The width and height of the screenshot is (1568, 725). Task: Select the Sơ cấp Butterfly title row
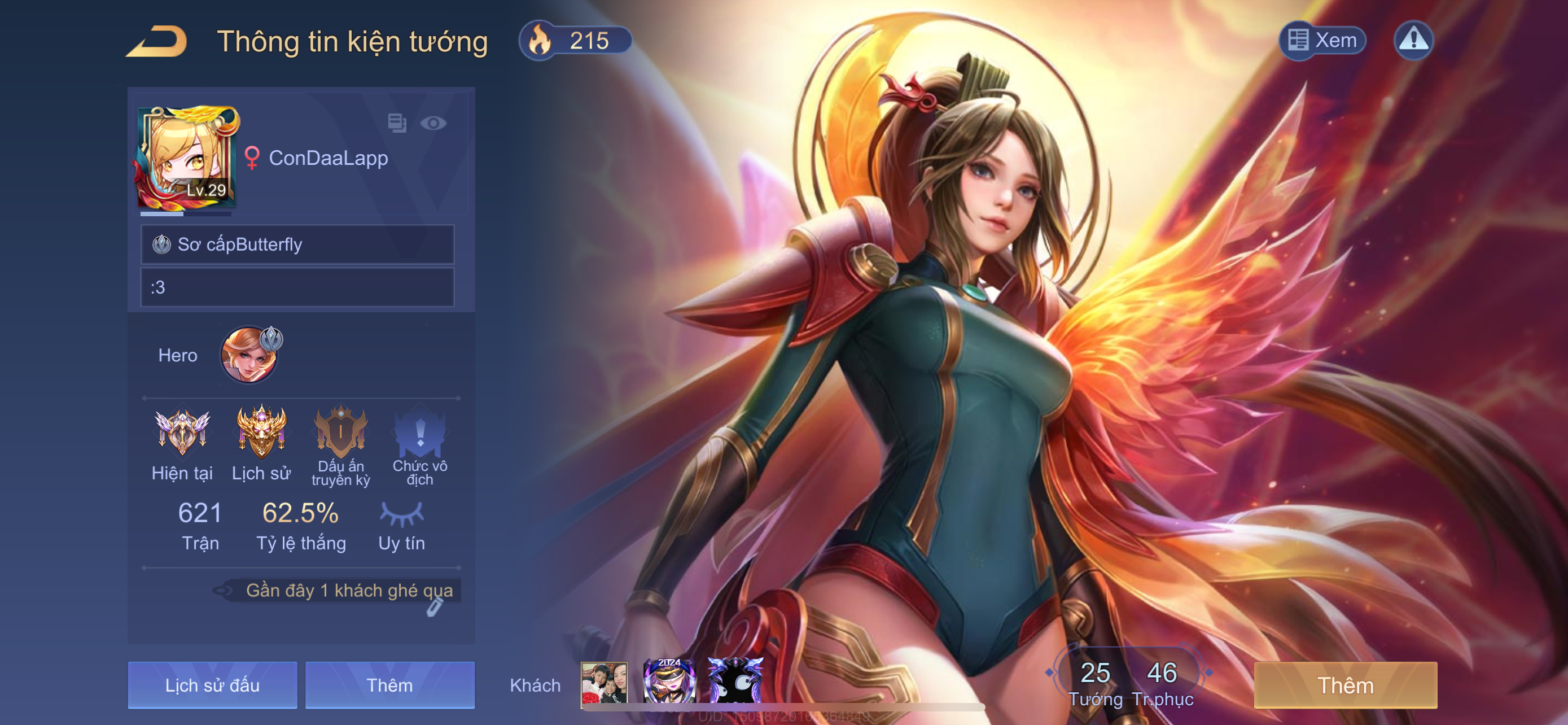[x=297, y=244]
